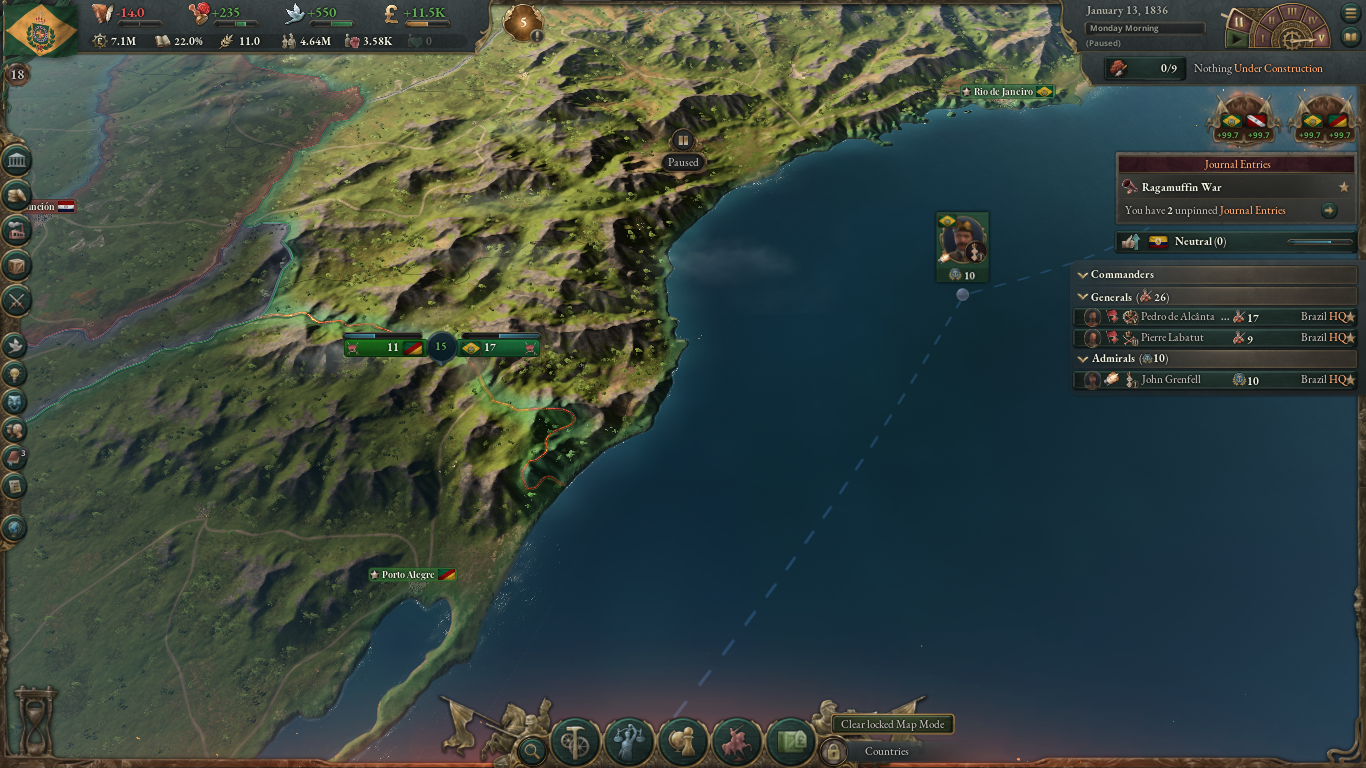Select the hammer Production map lens
Viewport: 1366px width, 768px height.
(574, 741)
